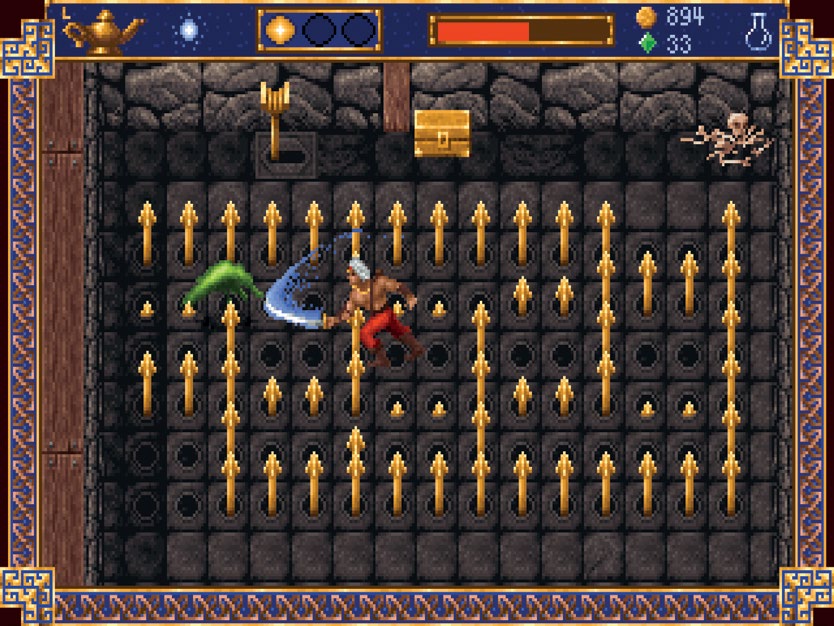
Task: Select the filled golden orb slot
Action: (280, 31)
